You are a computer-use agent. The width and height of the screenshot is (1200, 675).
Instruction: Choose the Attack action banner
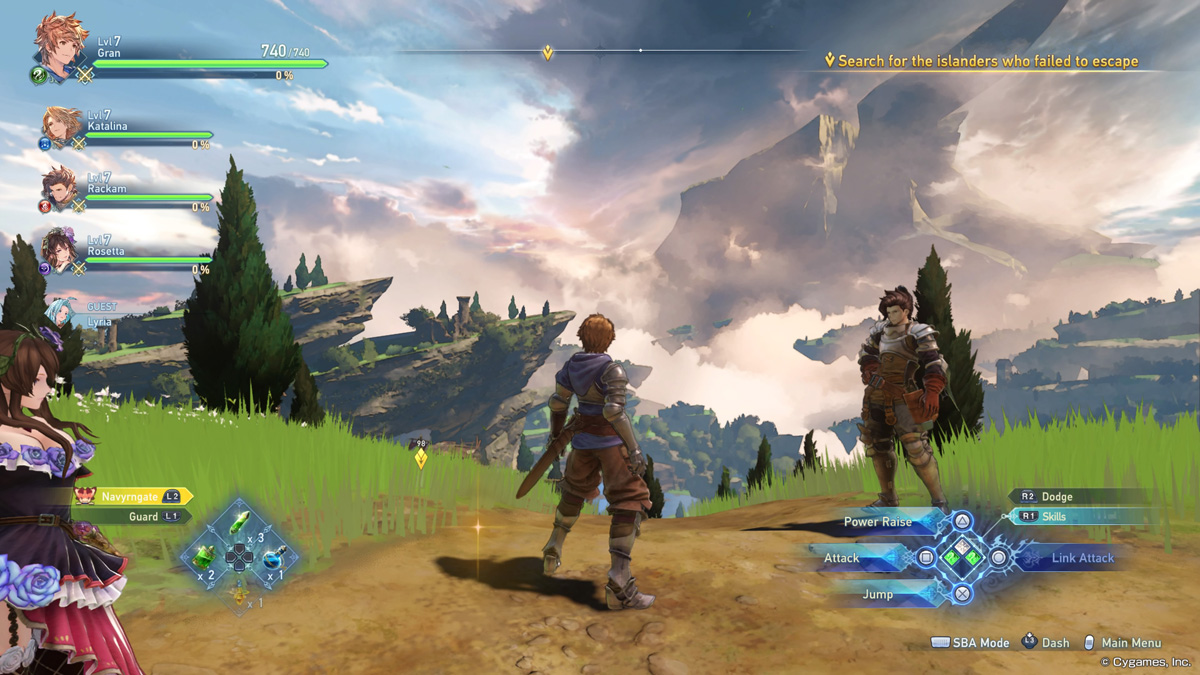coord(855,558)
